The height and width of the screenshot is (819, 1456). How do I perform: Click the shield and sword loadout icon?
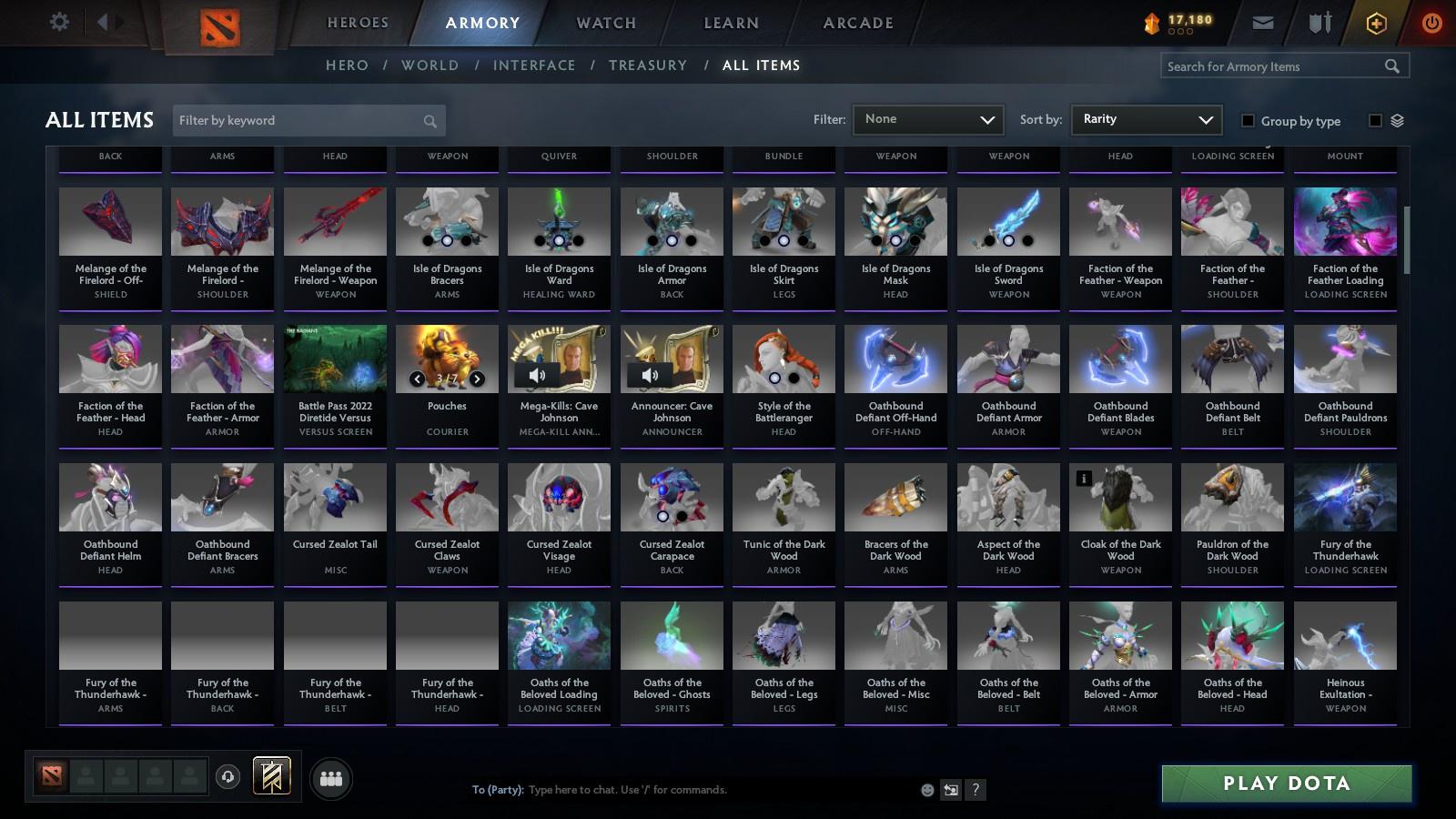tap(1319, 22)
